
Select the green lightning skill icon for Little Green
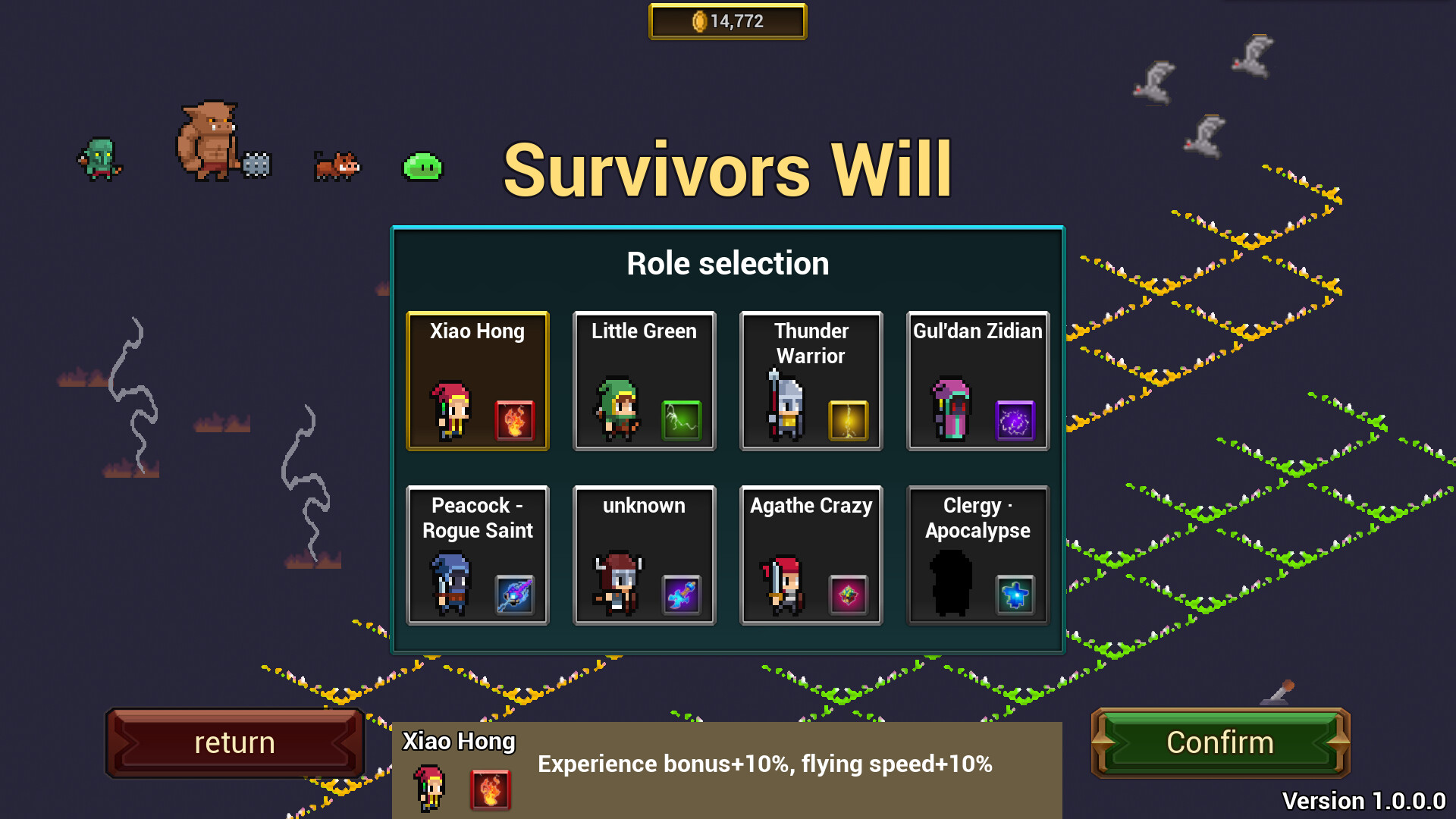point(680,419)
